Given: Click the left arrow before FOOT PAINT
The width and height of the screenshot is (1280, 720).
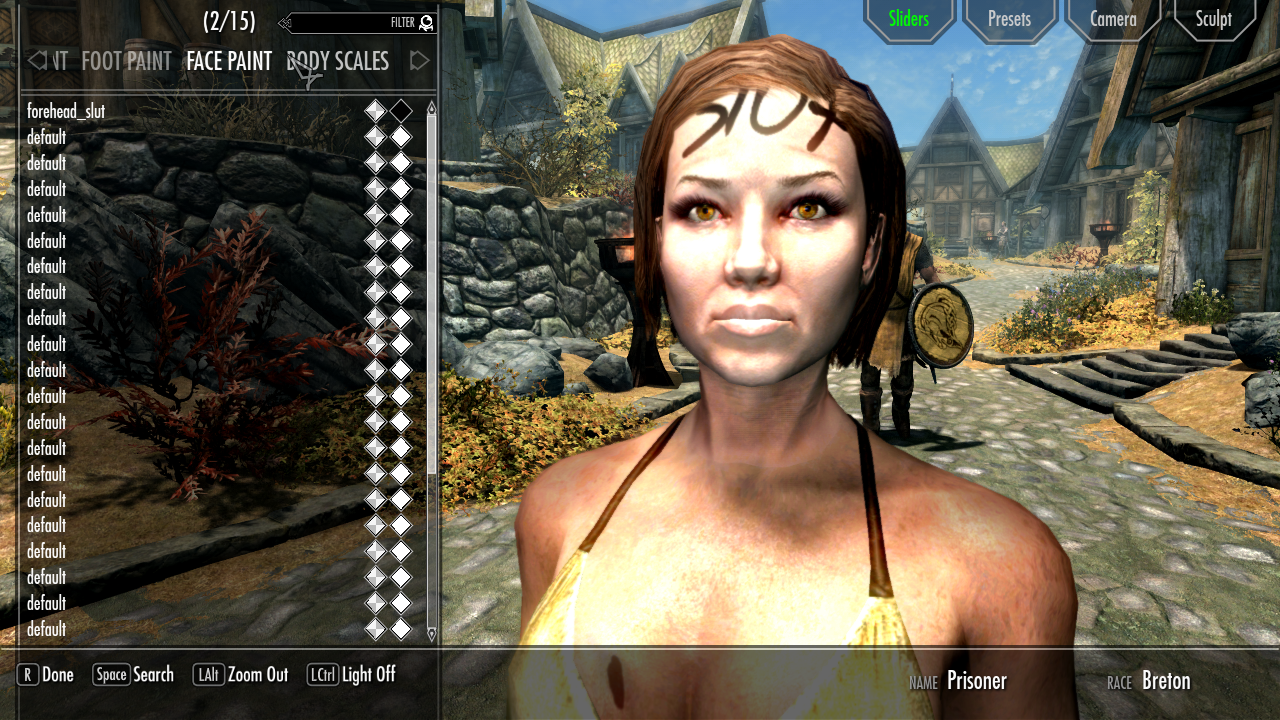Looking at the screenshot, I should point(37,61).
